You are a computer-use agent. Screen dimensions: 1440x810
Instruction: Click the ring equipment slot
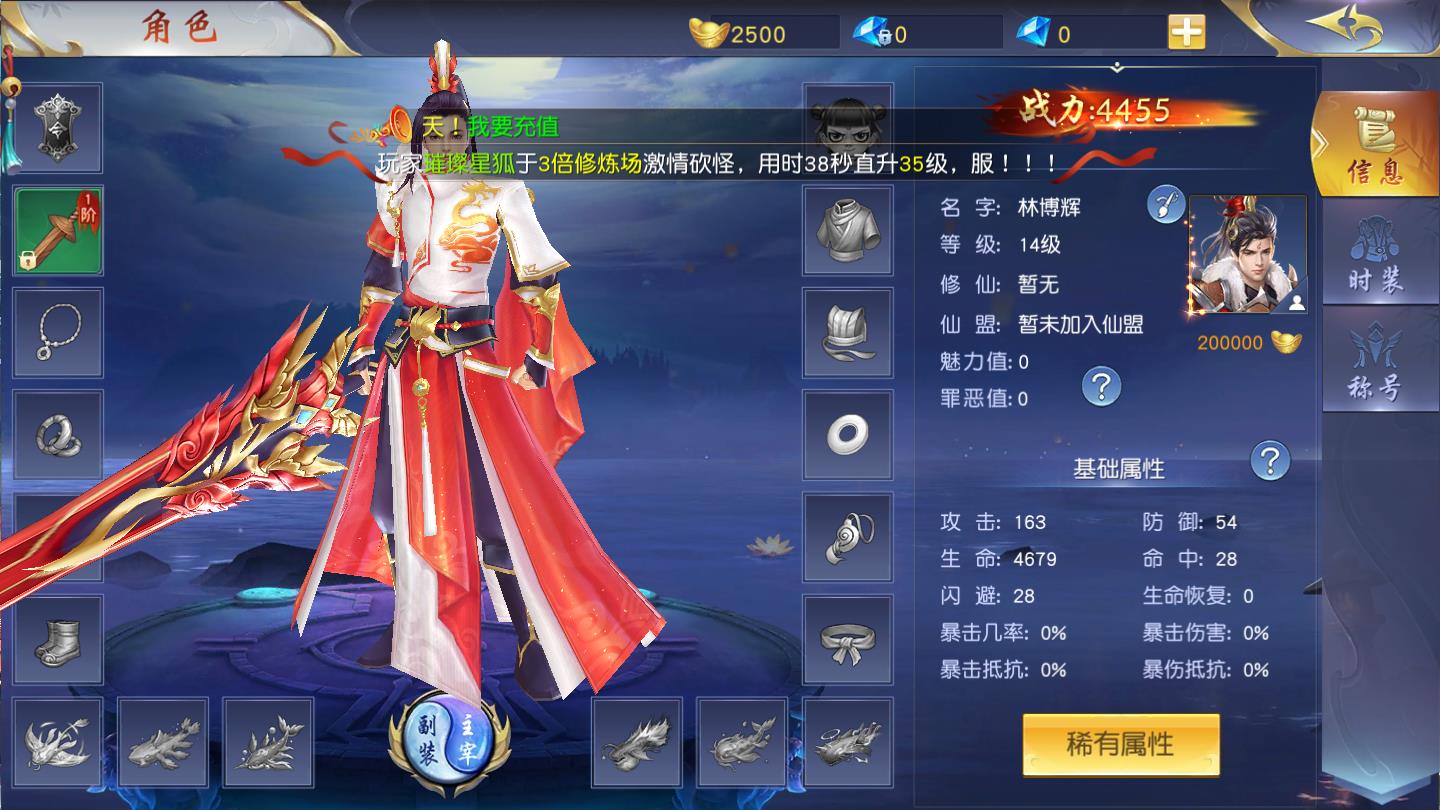[x=57, y=436]
